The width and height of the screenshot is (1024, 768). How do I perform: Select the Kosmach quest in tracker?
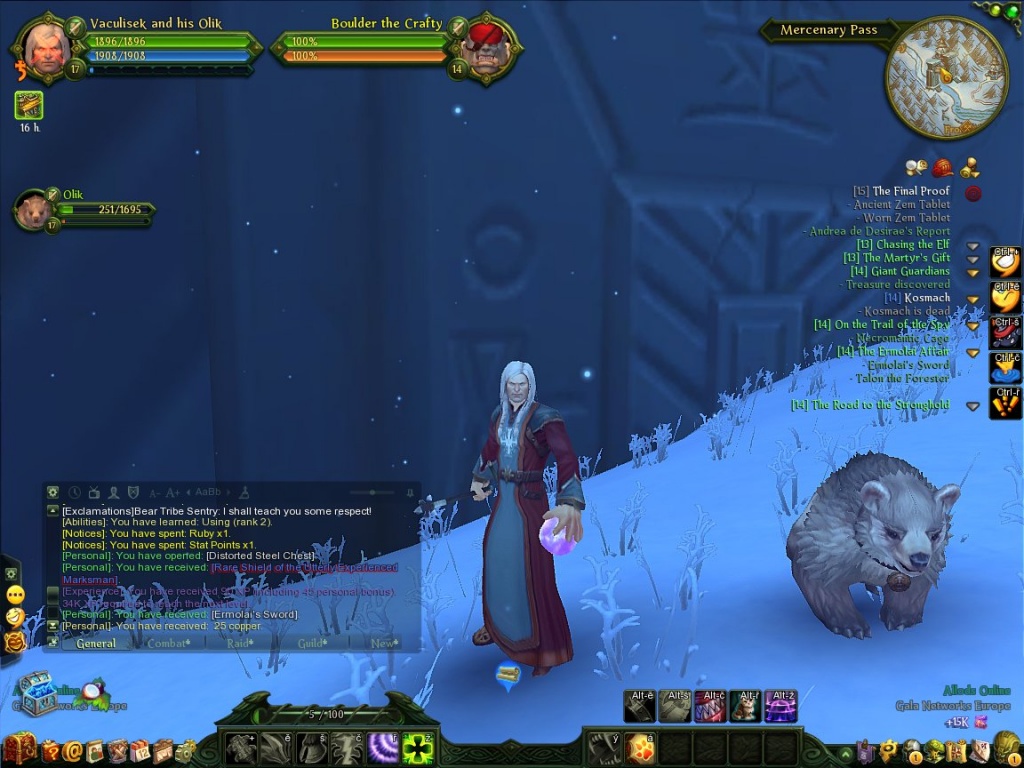coord(926,298)
